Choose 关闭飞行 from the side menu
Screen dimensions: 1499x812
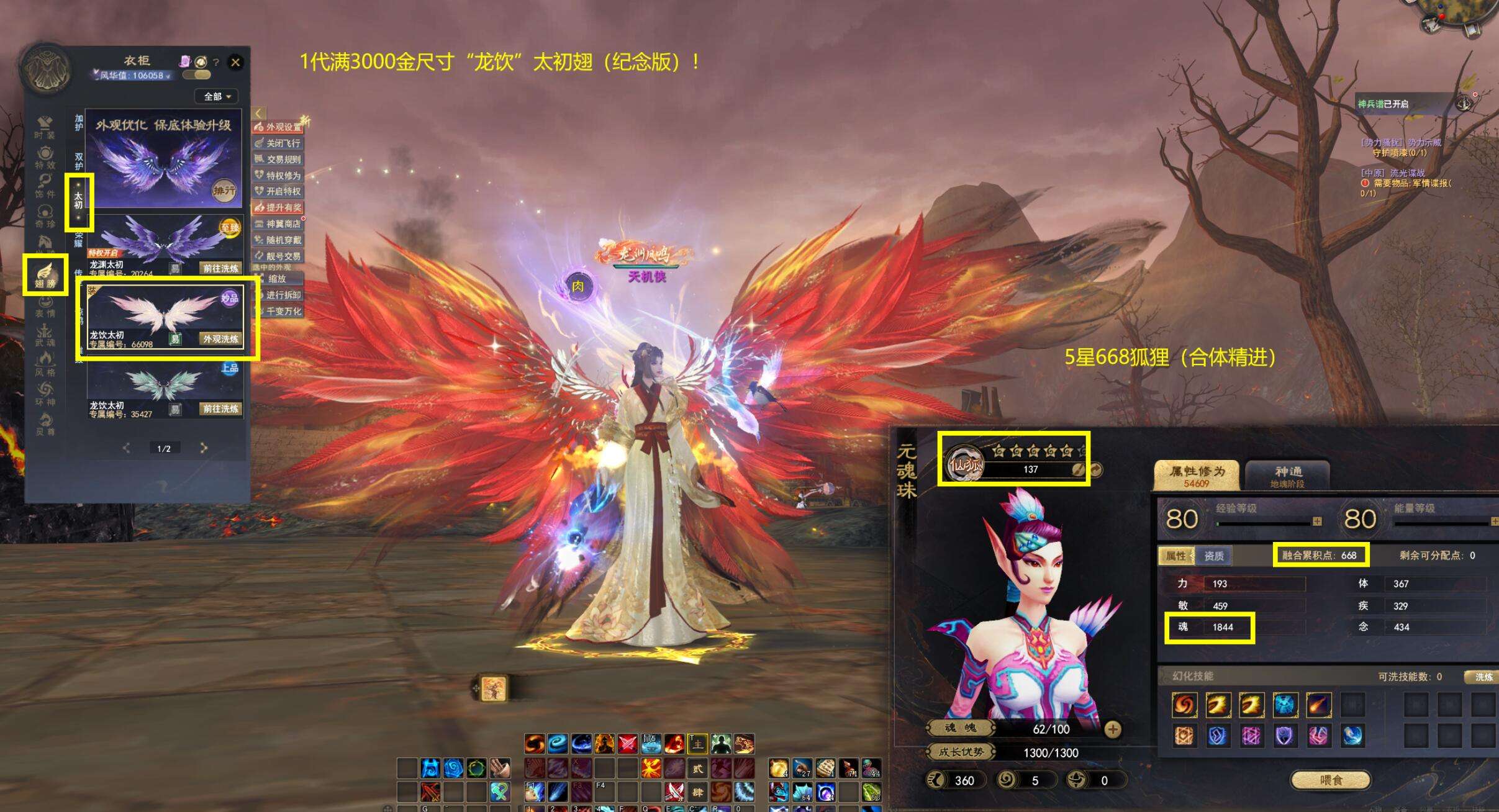tap(278, 143)
